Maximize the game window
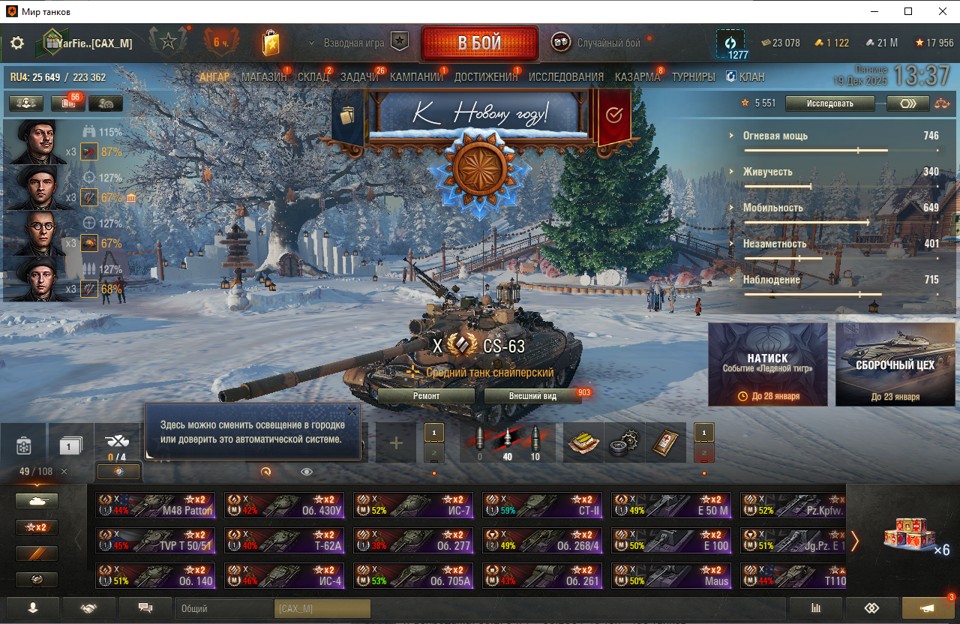 [x=908, y=11]
